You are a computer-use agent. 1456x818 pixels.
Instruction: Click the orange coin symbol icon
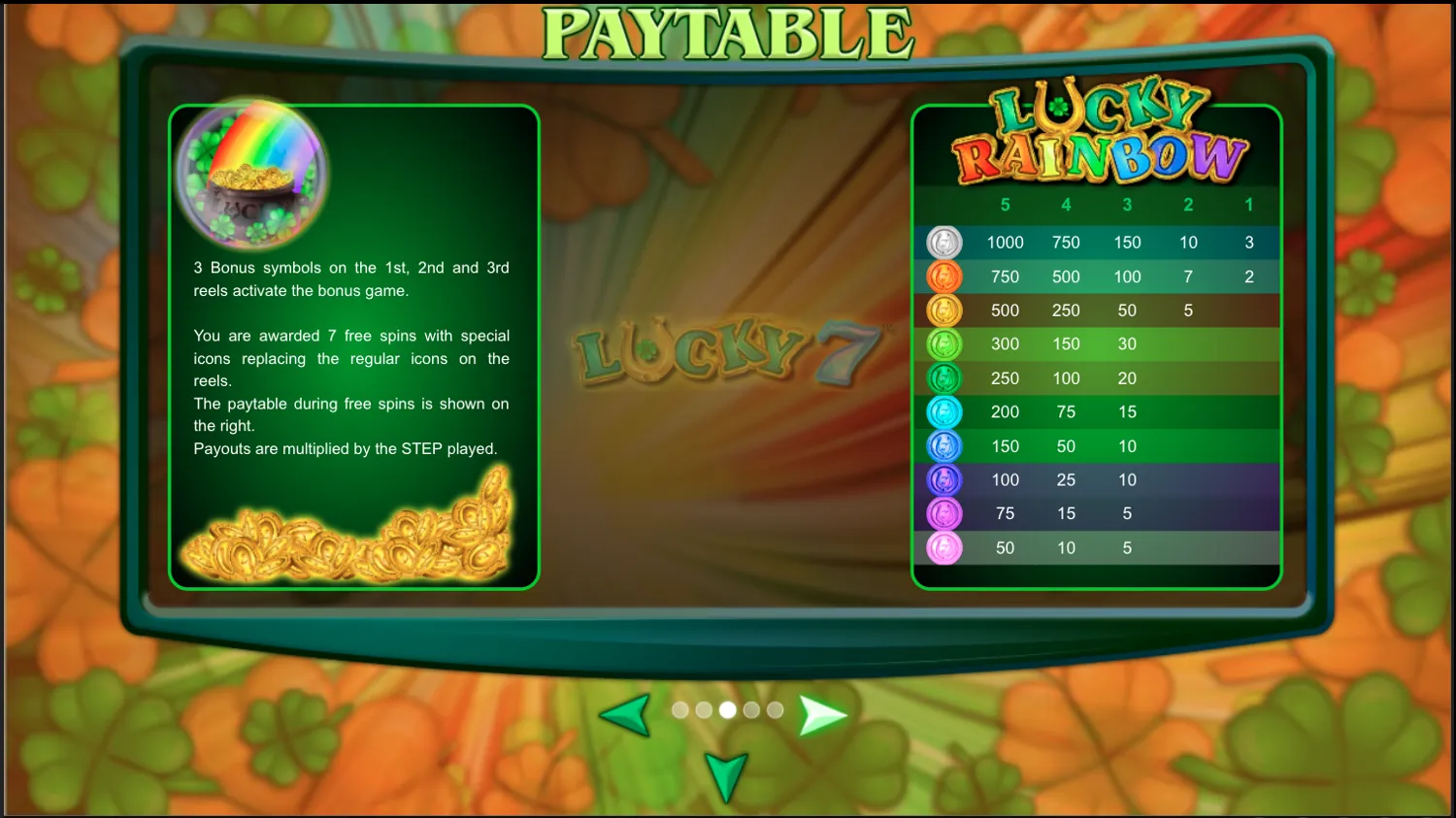[943, 277]
